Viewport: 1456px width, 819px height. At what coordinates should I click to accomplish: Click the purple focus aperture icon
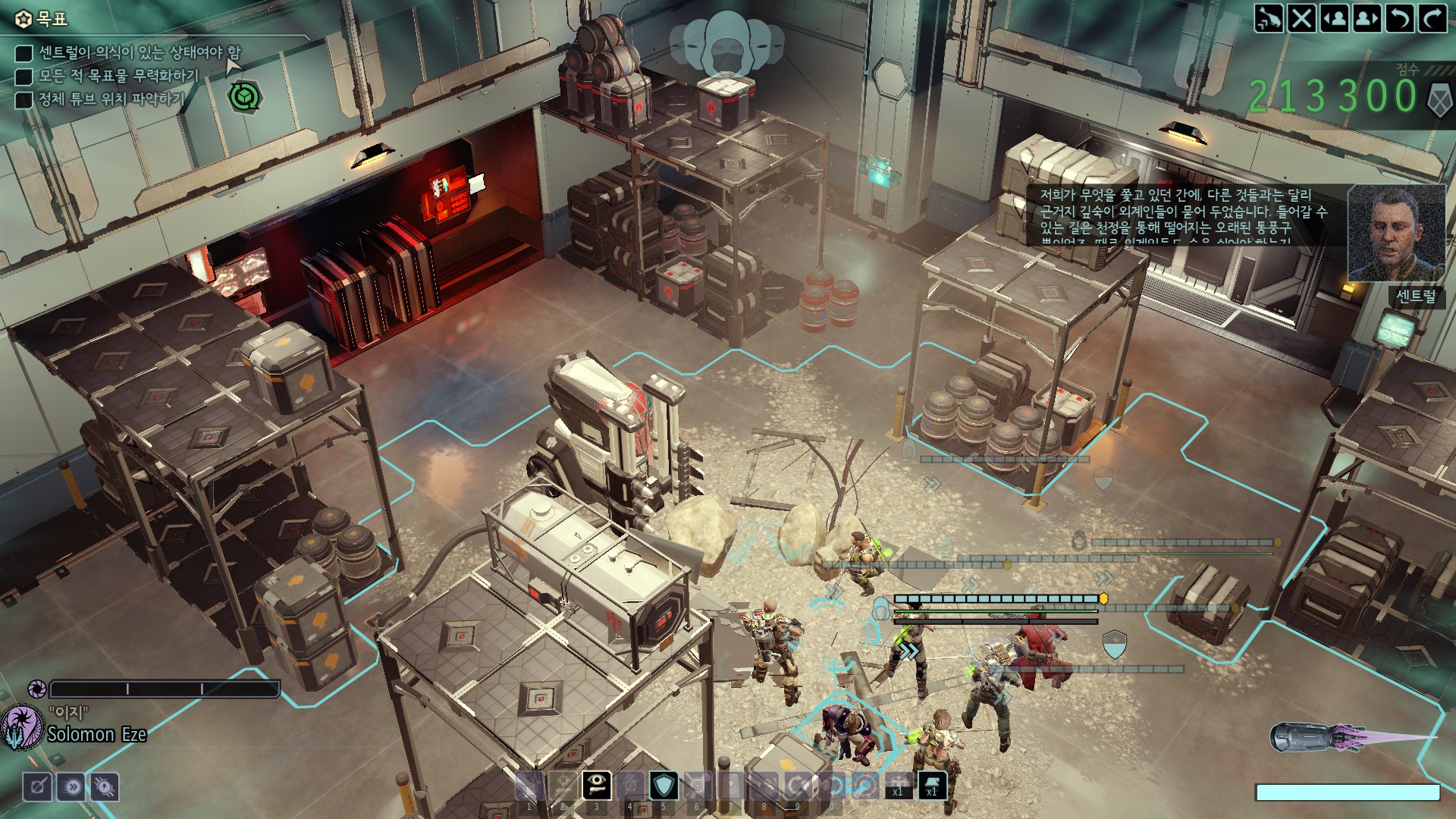coord(36,689)
